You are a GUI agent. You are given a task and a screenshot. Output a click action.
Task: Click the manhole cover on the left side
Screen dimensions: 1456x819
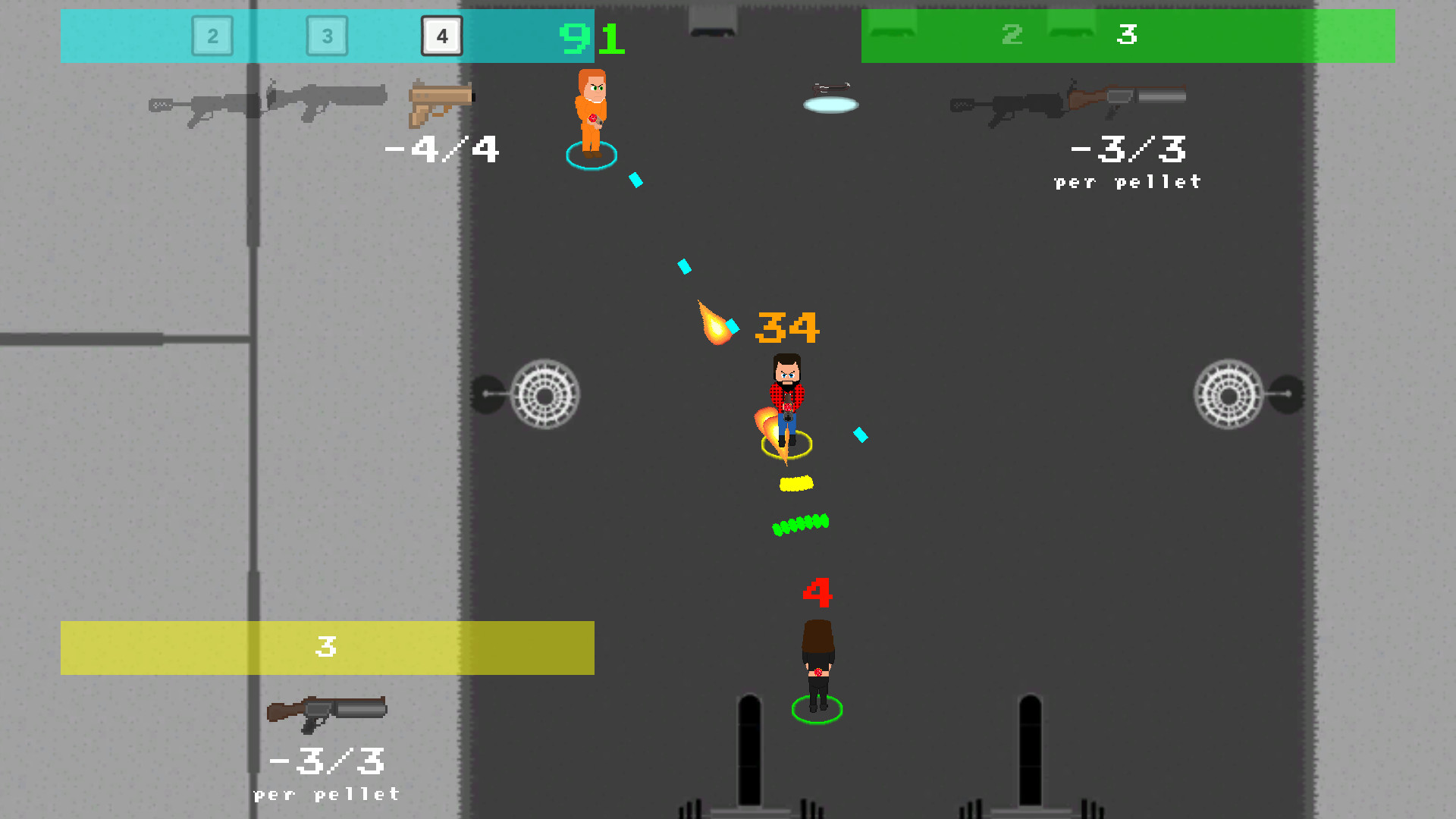[546, 394]
